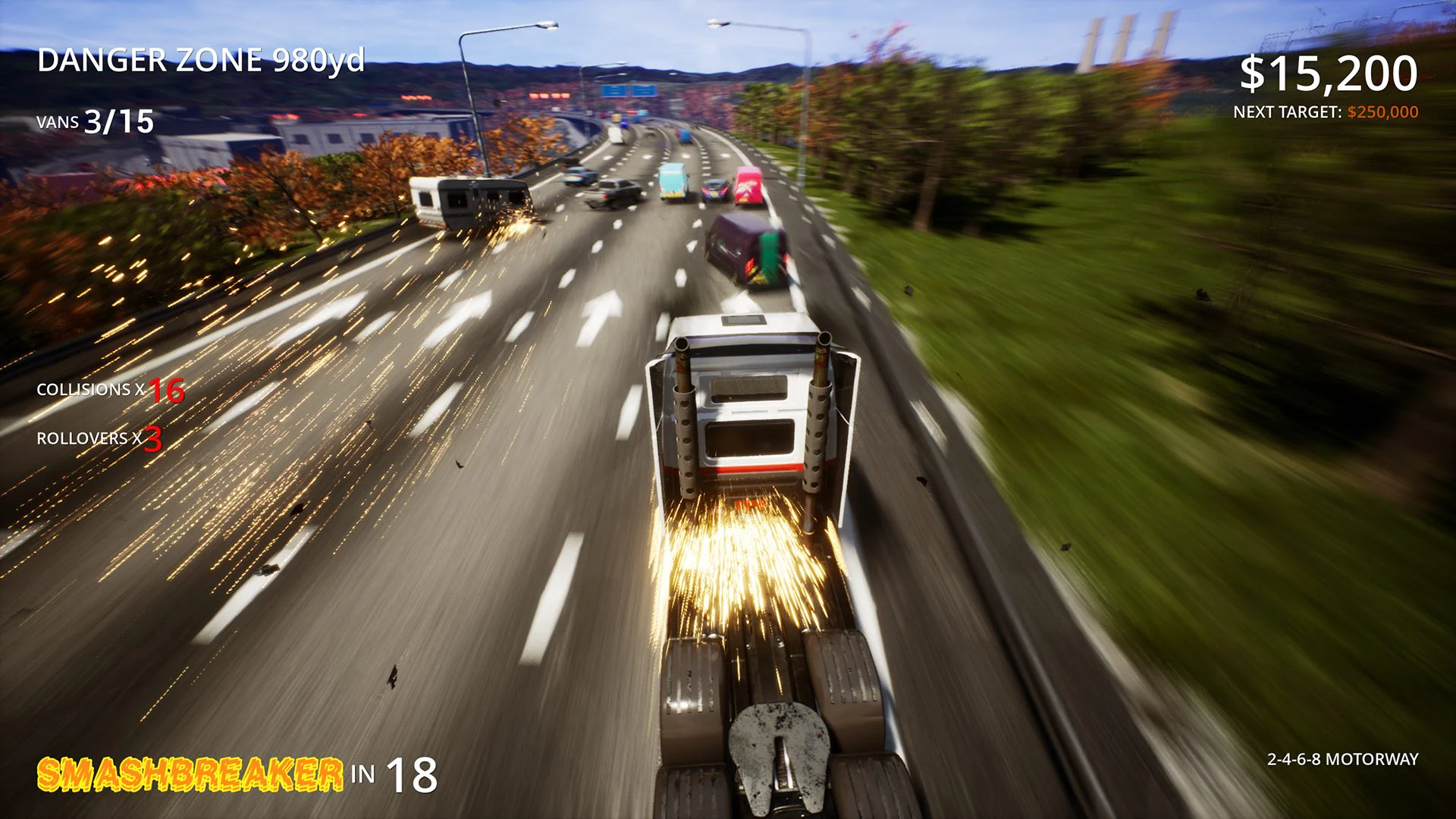Click the COLLISIONS X16 counter
The image size is (1456, 819).
(110, 392)
